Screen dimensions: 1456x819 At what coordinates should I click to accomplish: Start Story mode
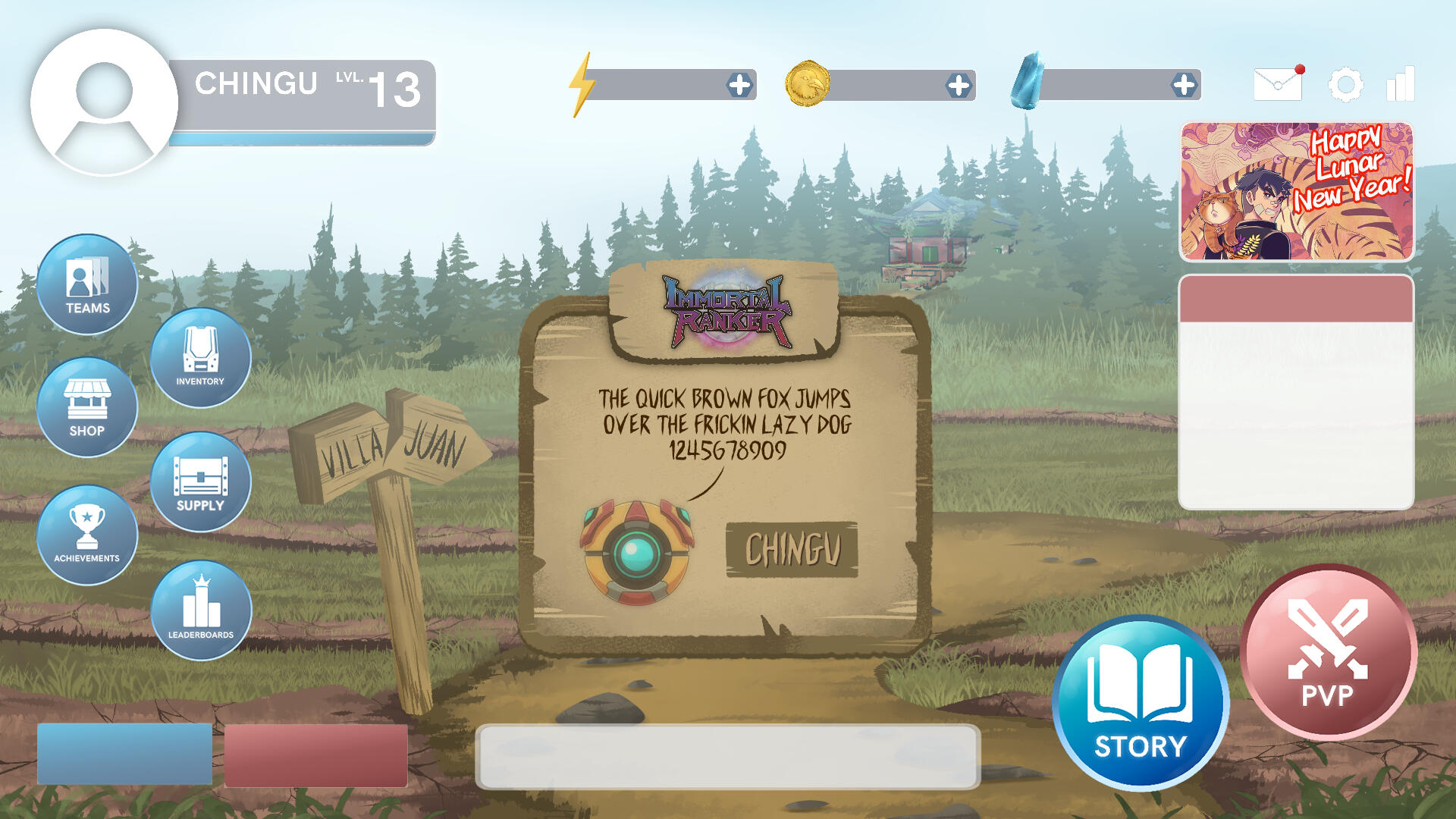pos(1140,703)
